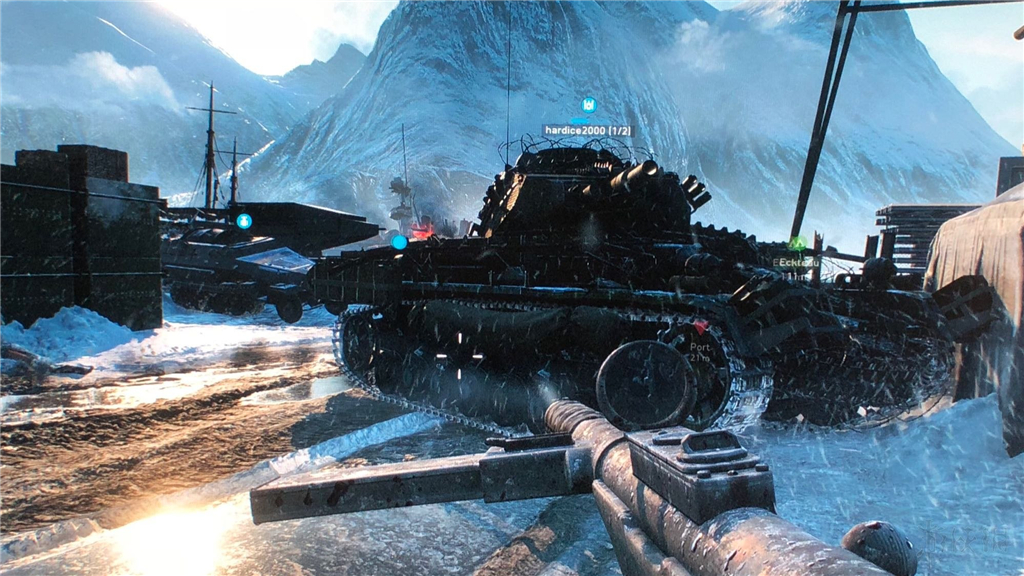1024x576 pixels.
Task: Click the blue tank icon above hardice2000
Action: click(588, 104)
